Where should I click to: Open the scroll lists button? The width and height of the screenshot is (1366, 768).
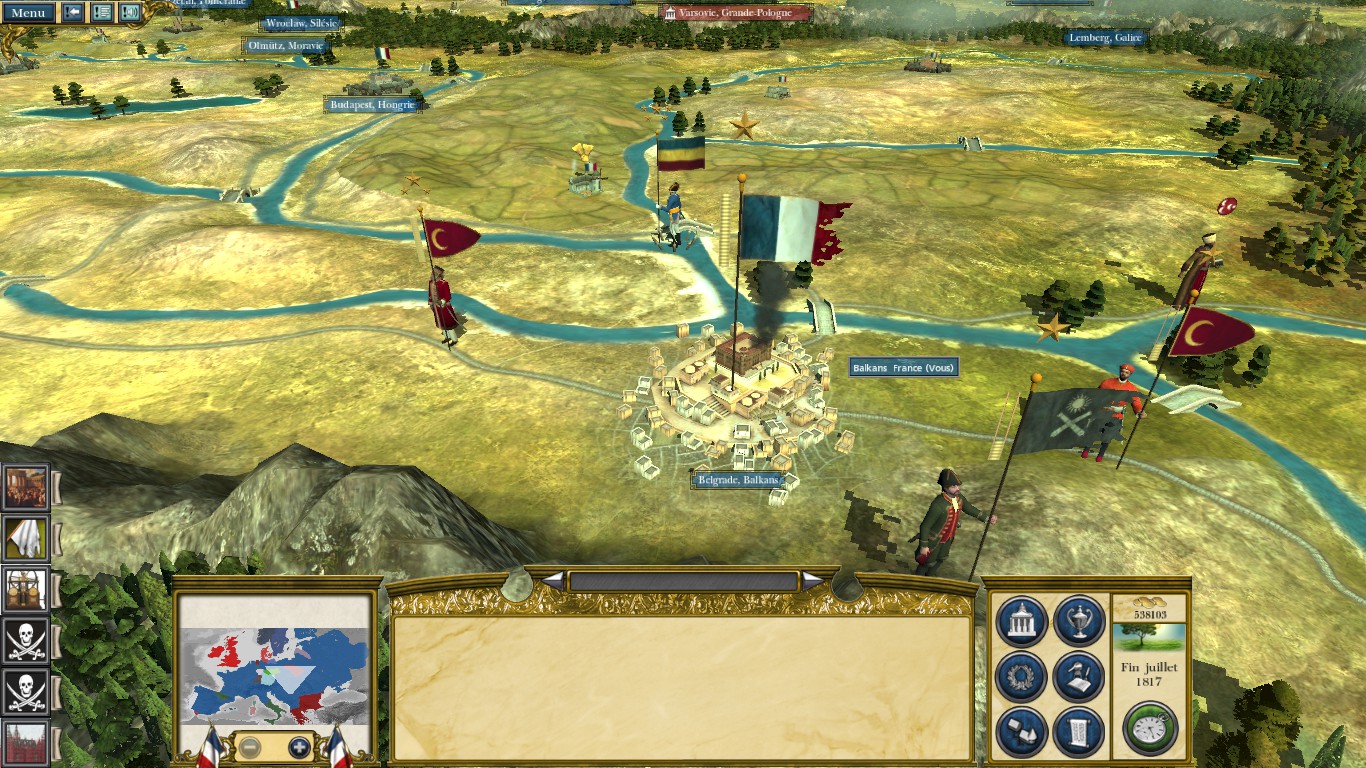[x=1078, y=732]
